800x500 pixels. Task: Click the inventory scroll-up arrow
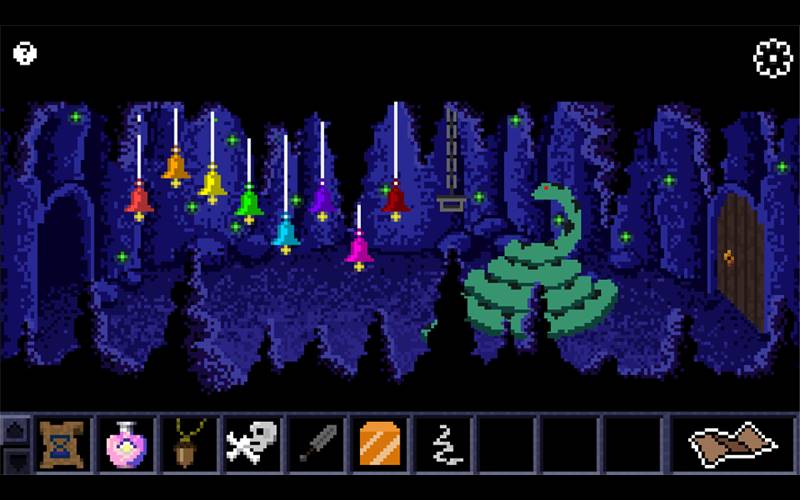16,430
